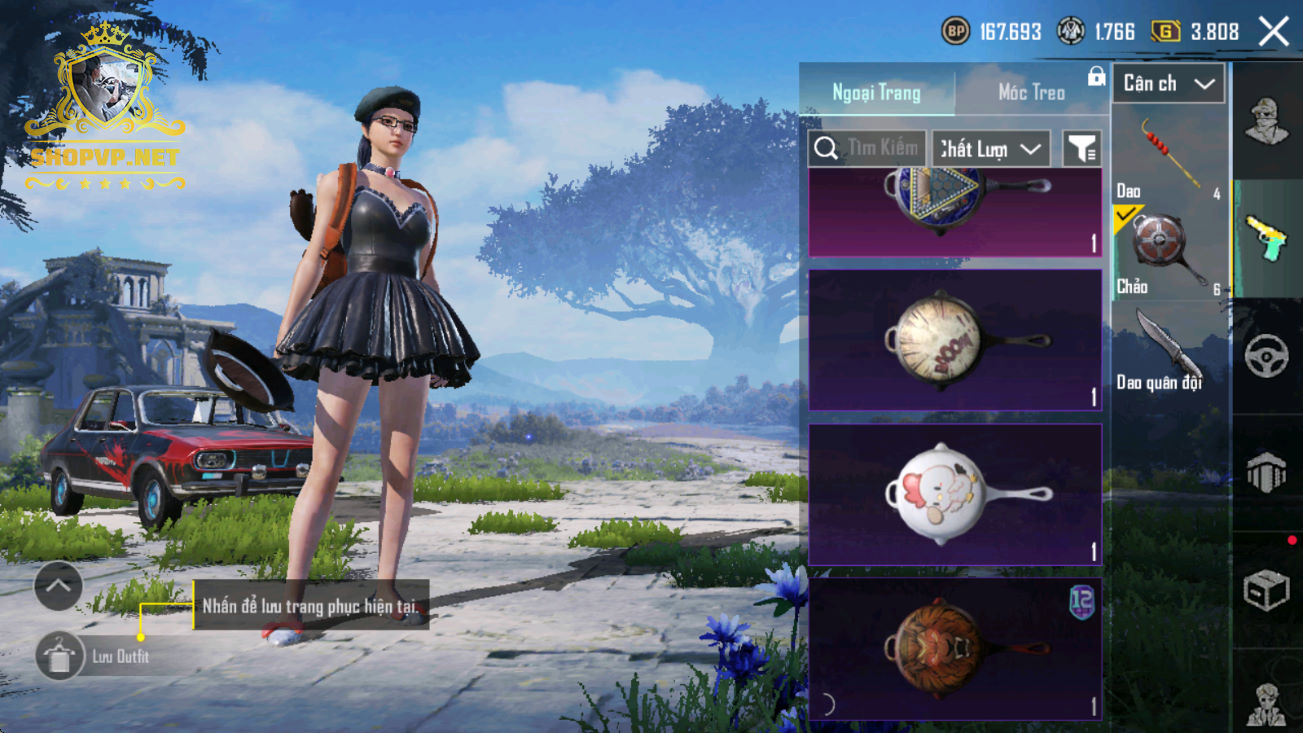Image resolution: width=1303 pixels, height=733 pixels.
Task: Select the Chảo pan weapon entry
Action: (1169, 251)
